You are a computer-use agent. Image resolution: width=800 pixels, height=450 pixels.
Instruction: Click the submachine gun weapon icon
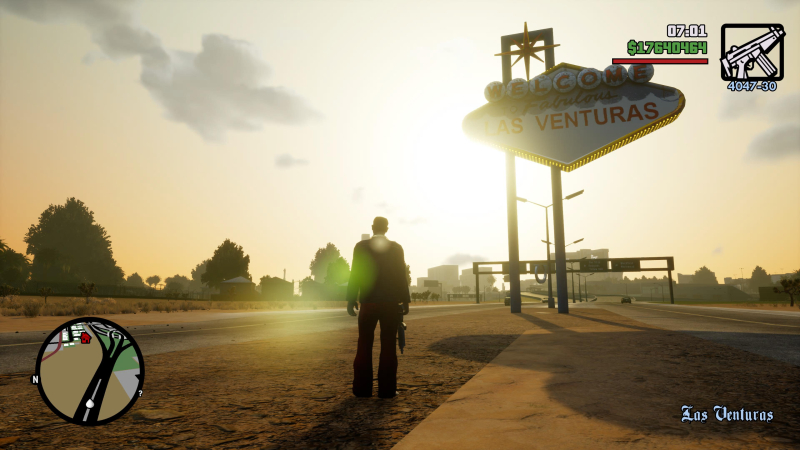coord(752,52)
